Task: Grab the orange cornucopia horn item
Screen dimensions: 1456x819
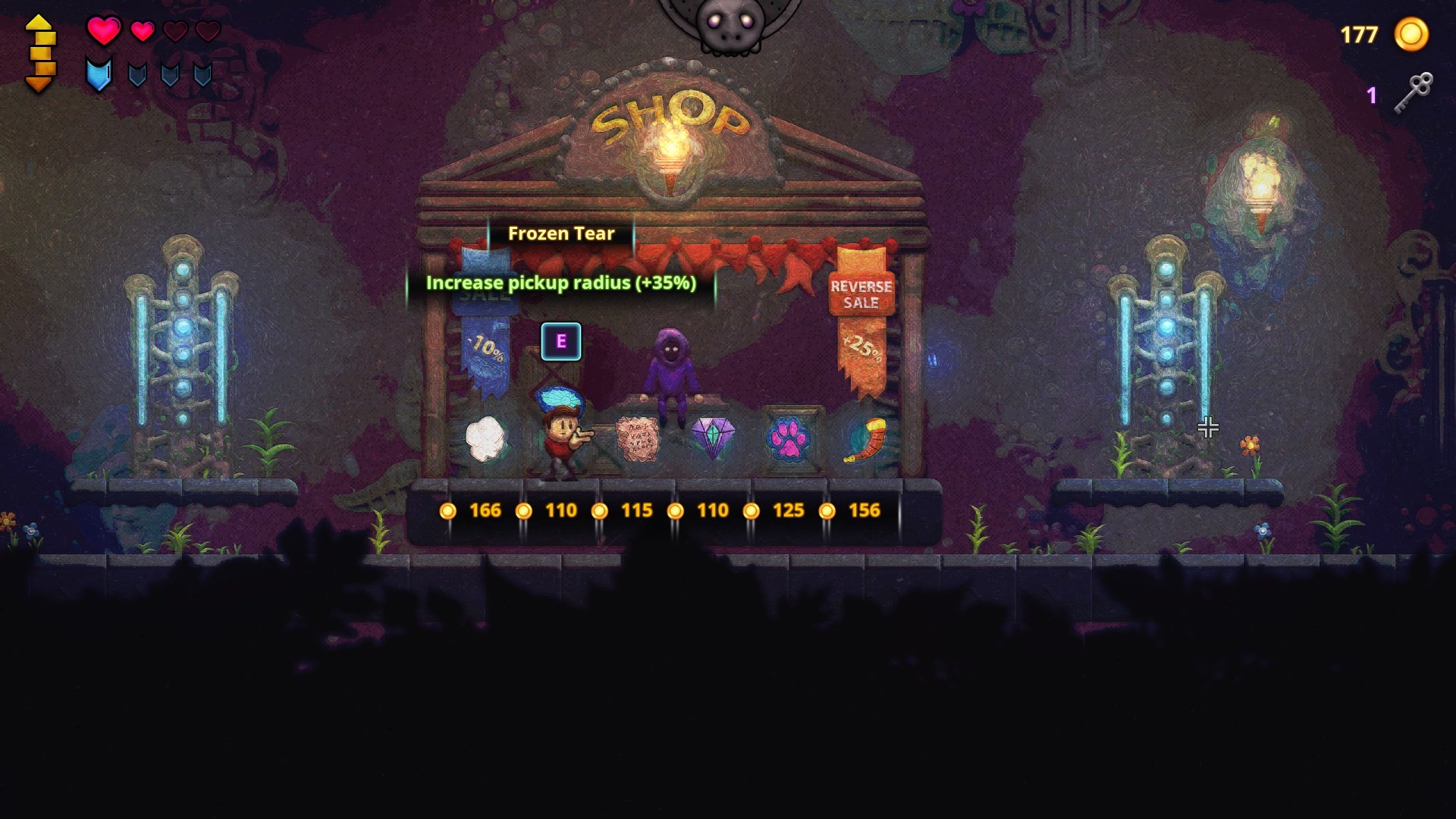Action: 864,440
